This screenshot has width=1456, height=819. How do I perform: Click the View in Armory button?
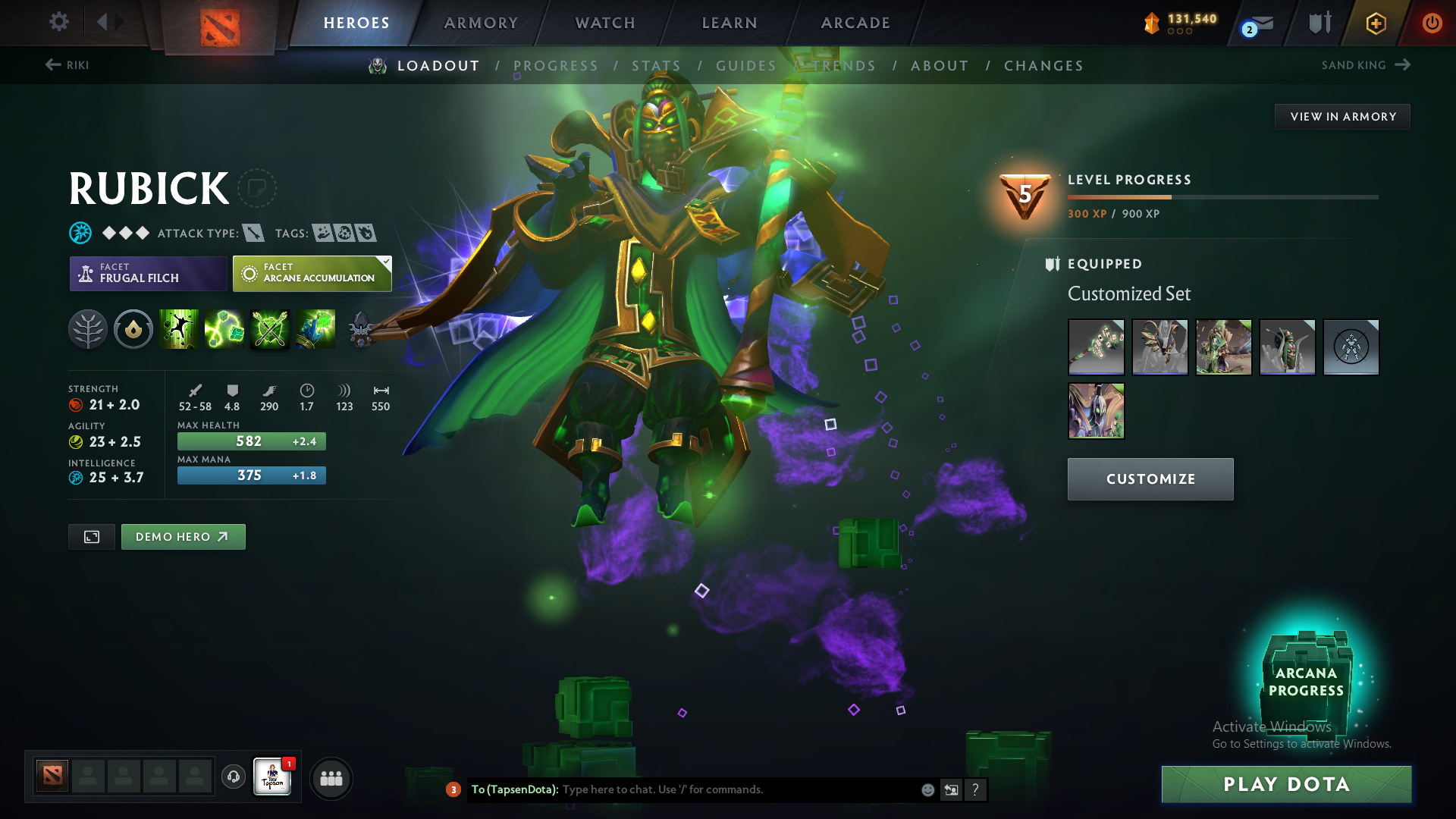pos(1342,116)
